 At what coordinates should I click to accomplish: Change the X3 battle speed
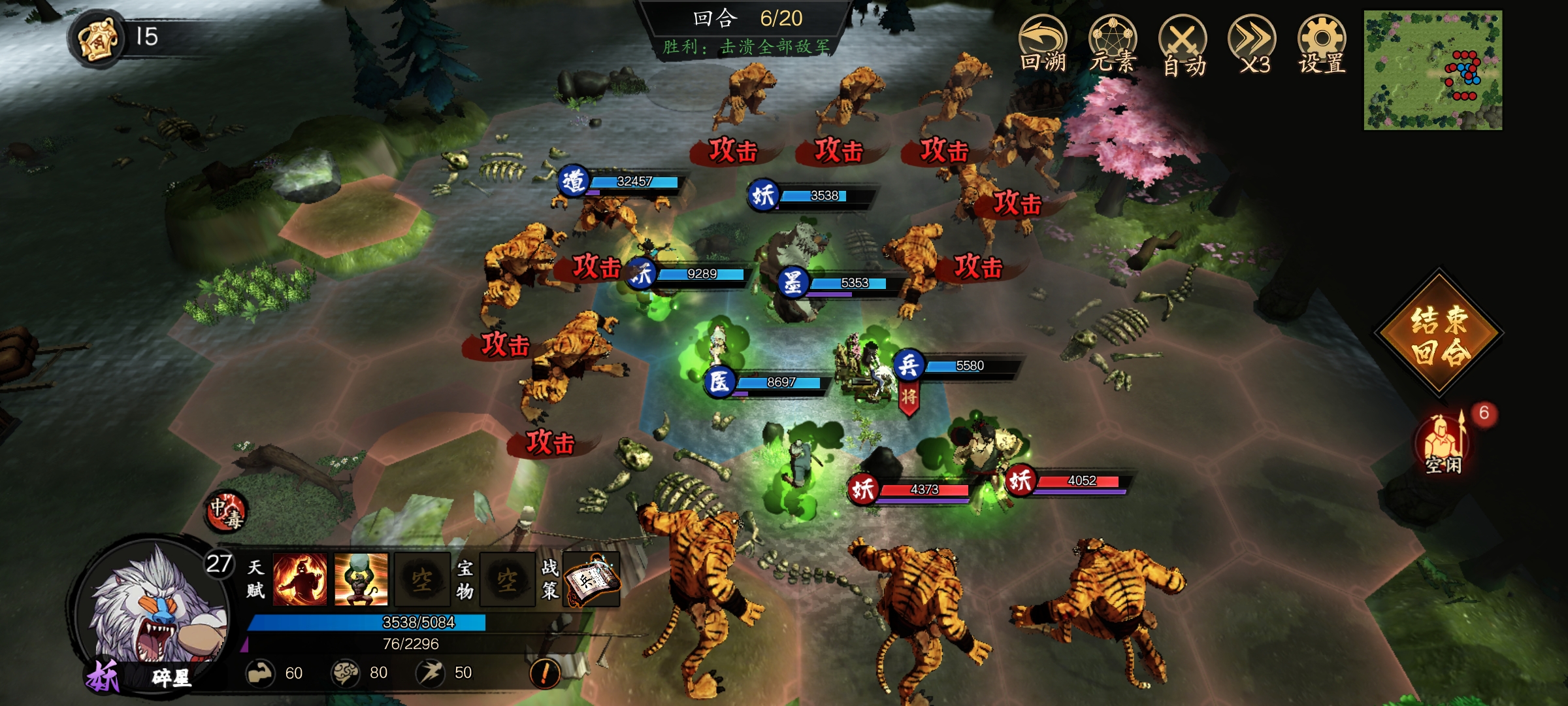point(1252,44)
